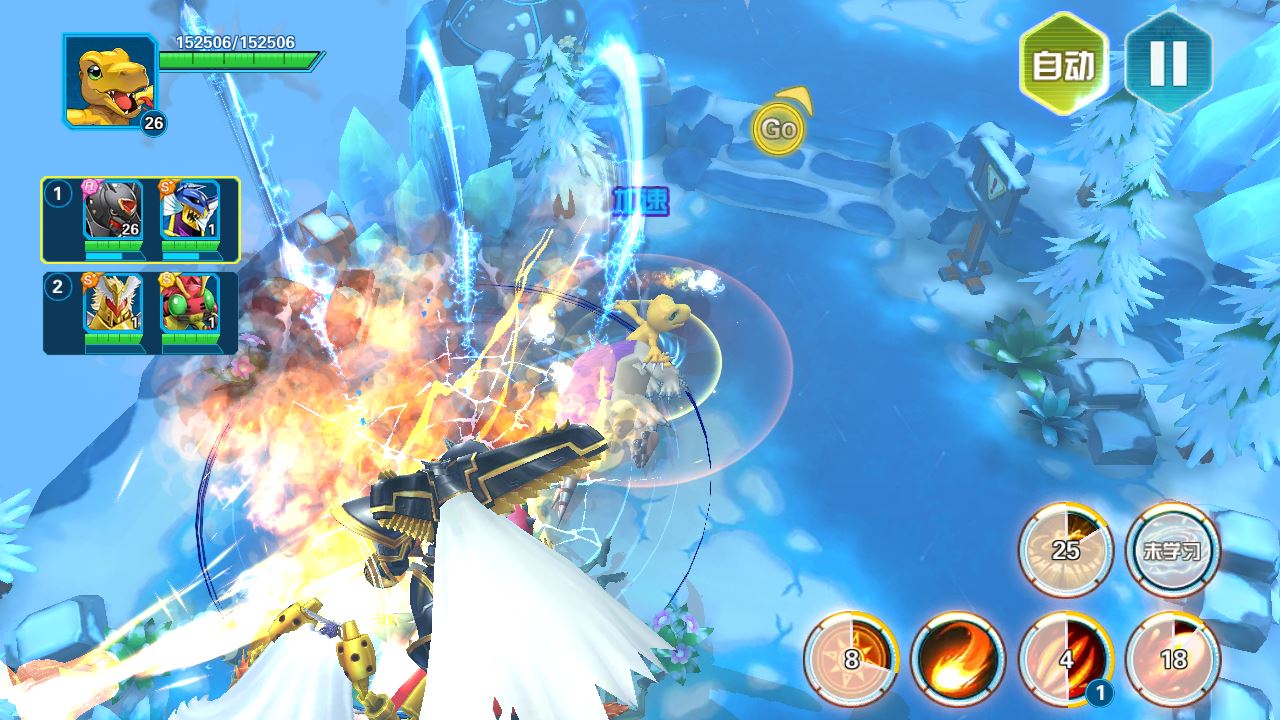Use the burst skill with 25 cooldown
Image resolution: width=1280 pixels, height=720 pixels.
click(1066, 550)
